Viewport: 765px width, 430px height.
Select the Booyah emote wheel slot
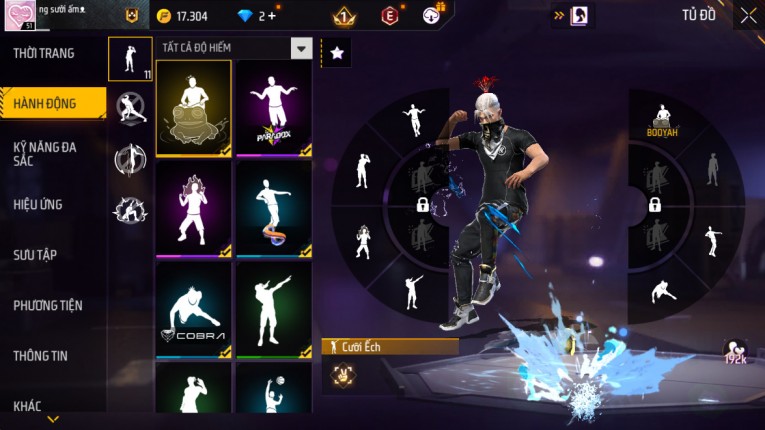tap(660, 120)
